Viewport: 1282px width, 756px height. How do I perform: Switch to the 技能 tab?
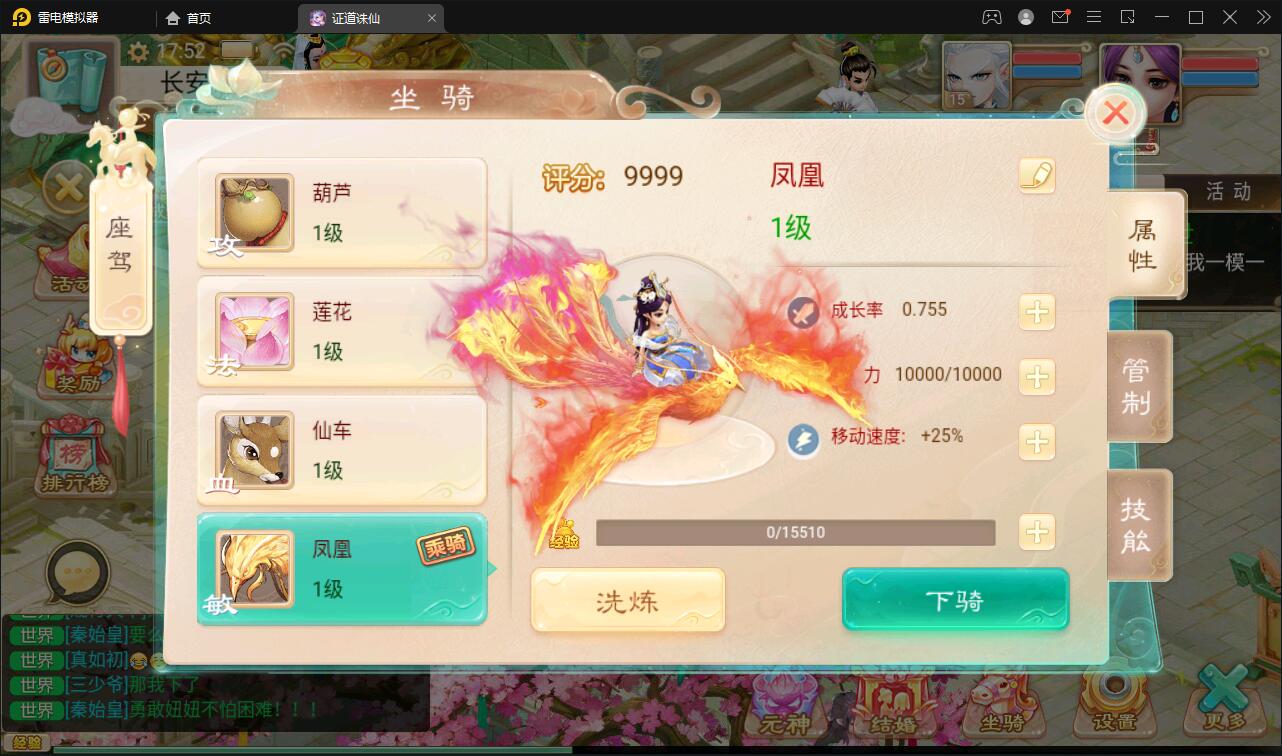pyautogui.click(x=1140, y=525)
